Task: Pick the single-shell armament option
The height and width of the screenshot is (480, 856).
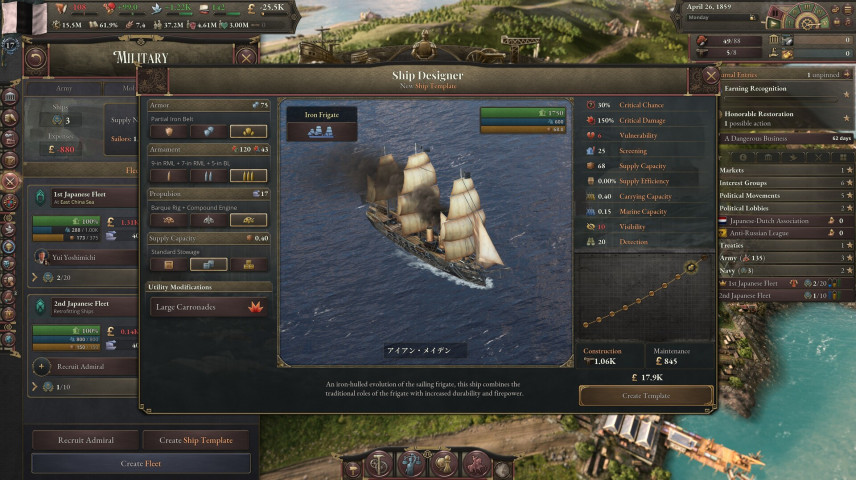Action: 167,175
